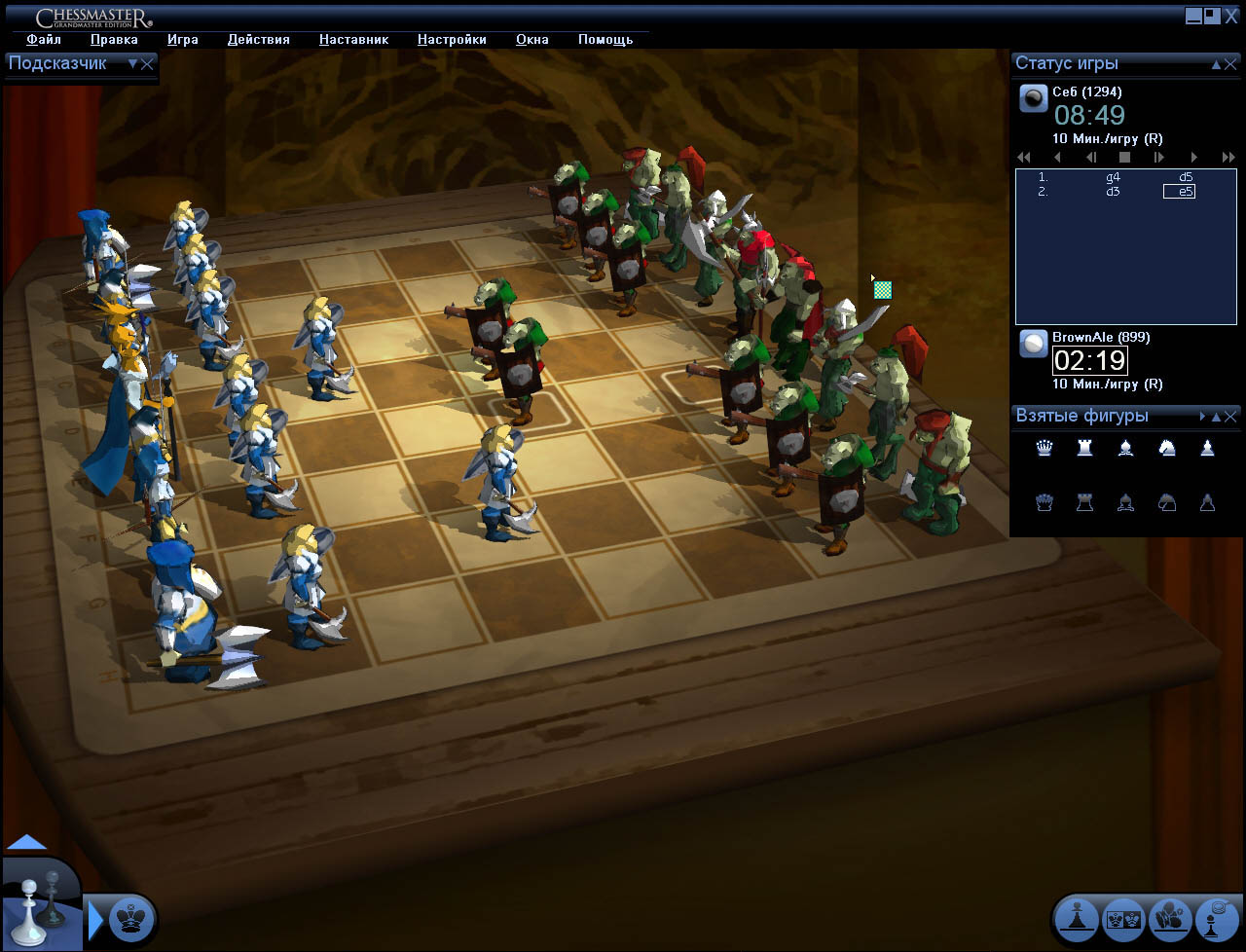The image size is (1246, 952).
Task: Open the Действия menu
Action: pyautogui.click(x=258, y=40)
